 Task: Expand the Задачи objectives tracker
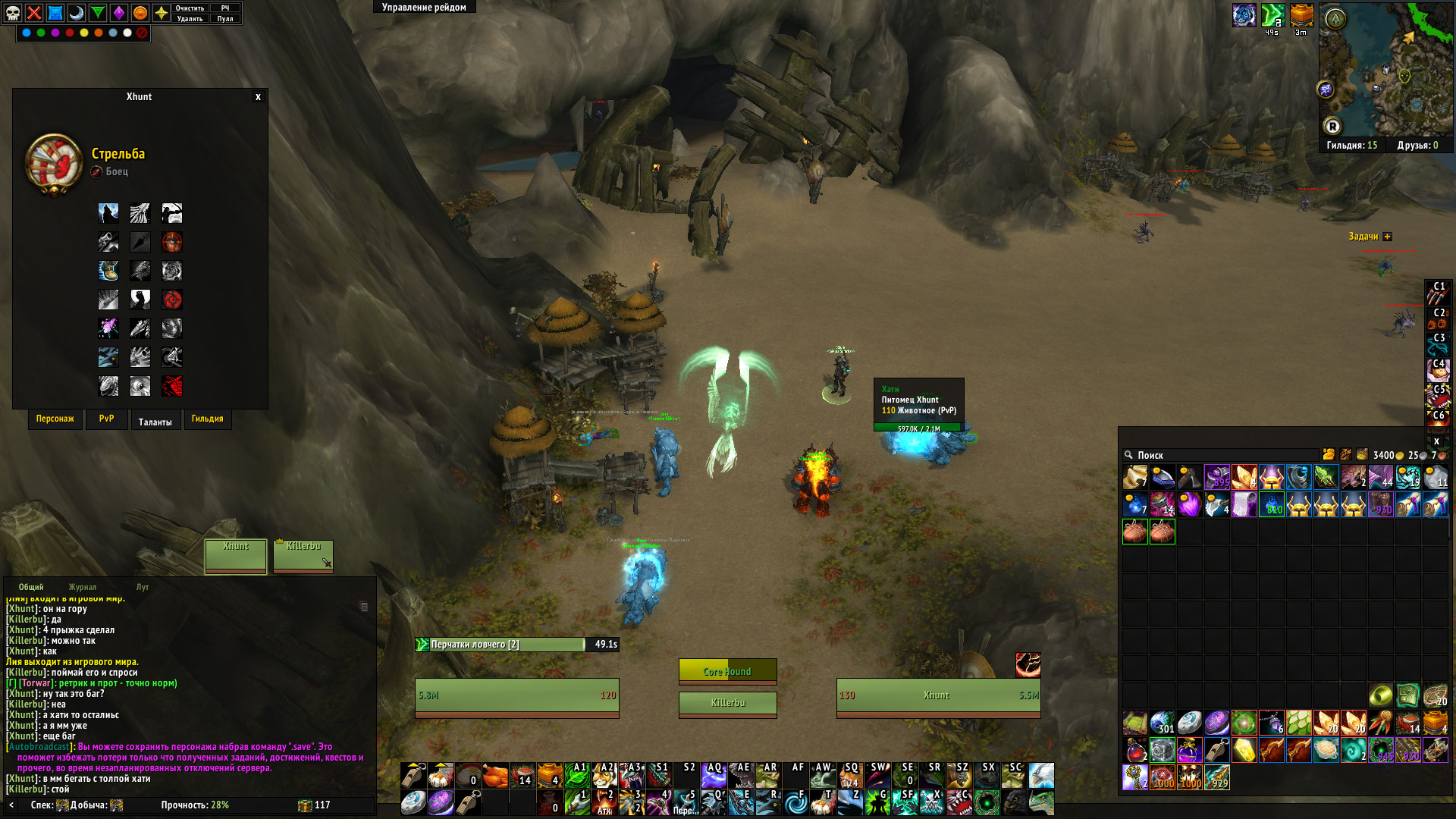[1387, 237]
